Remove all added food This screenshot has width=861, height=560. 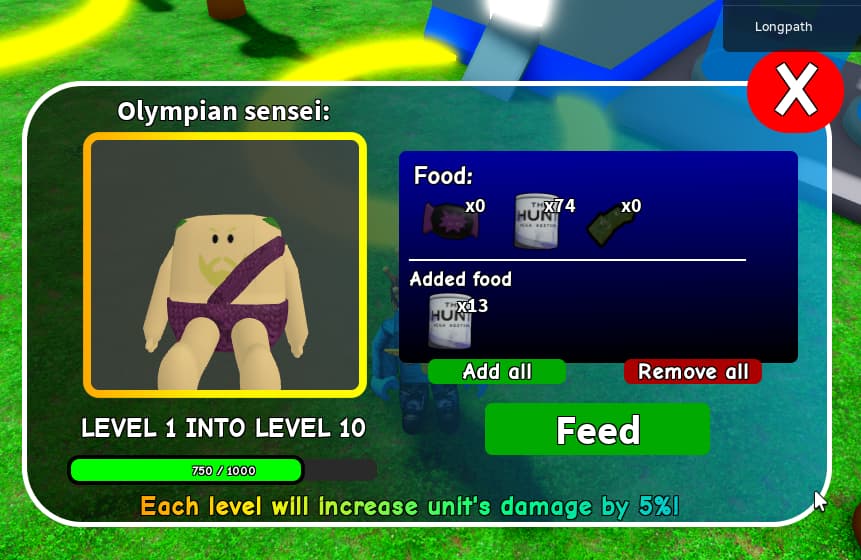[693, 372]
